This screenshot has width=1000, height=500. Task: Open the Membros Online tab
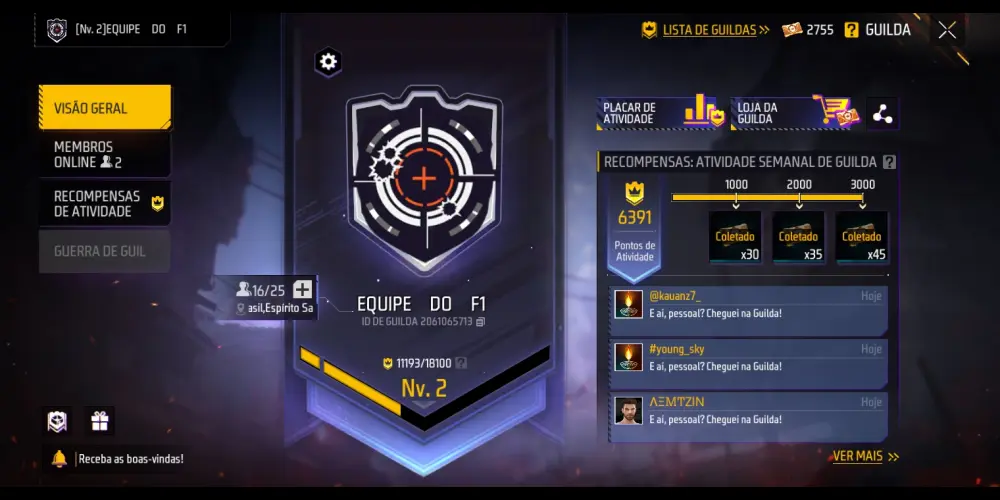(105, 155)
